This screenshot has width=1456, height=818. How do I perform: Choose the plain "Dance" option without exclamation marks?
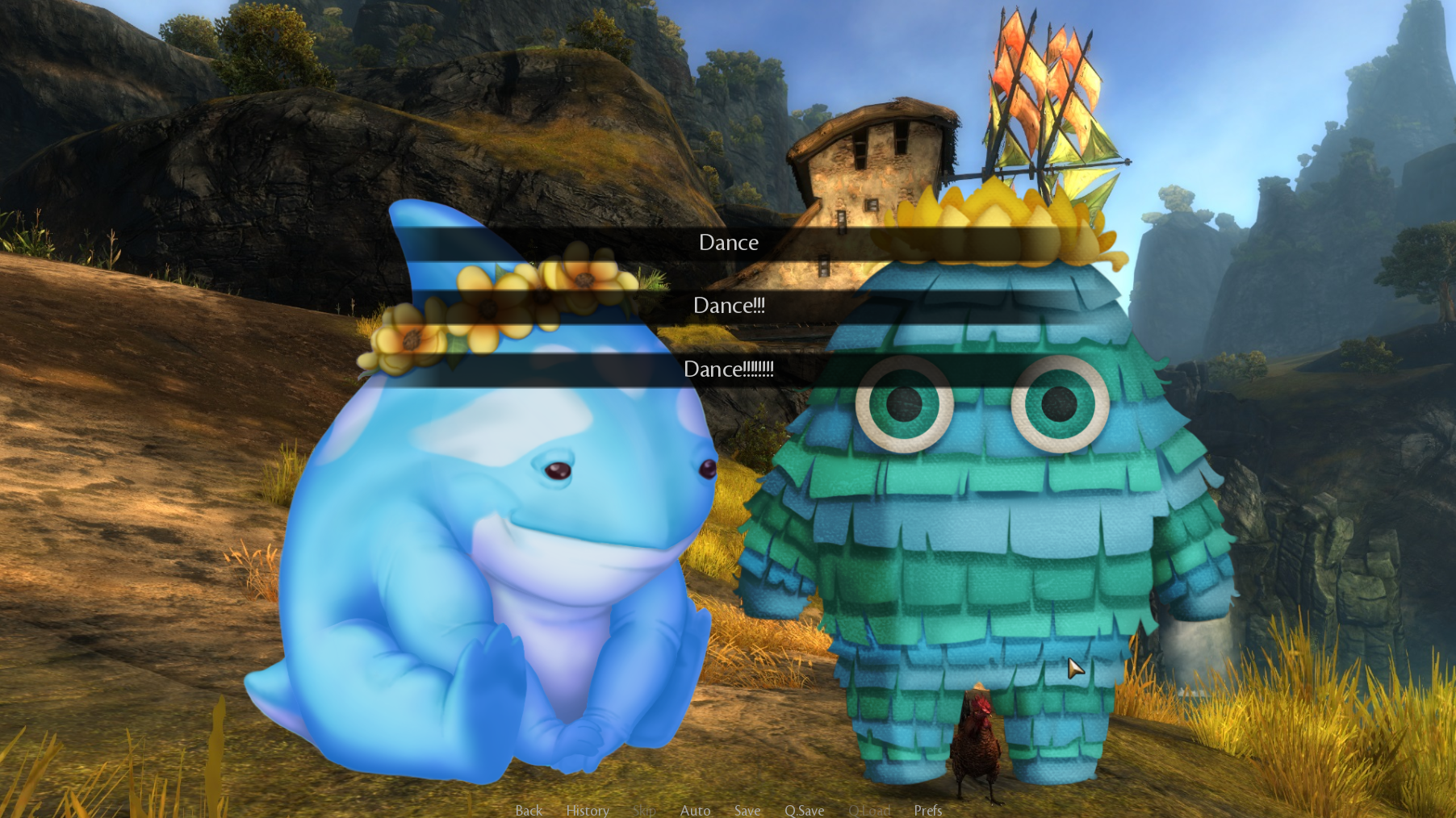coord(728,243)
